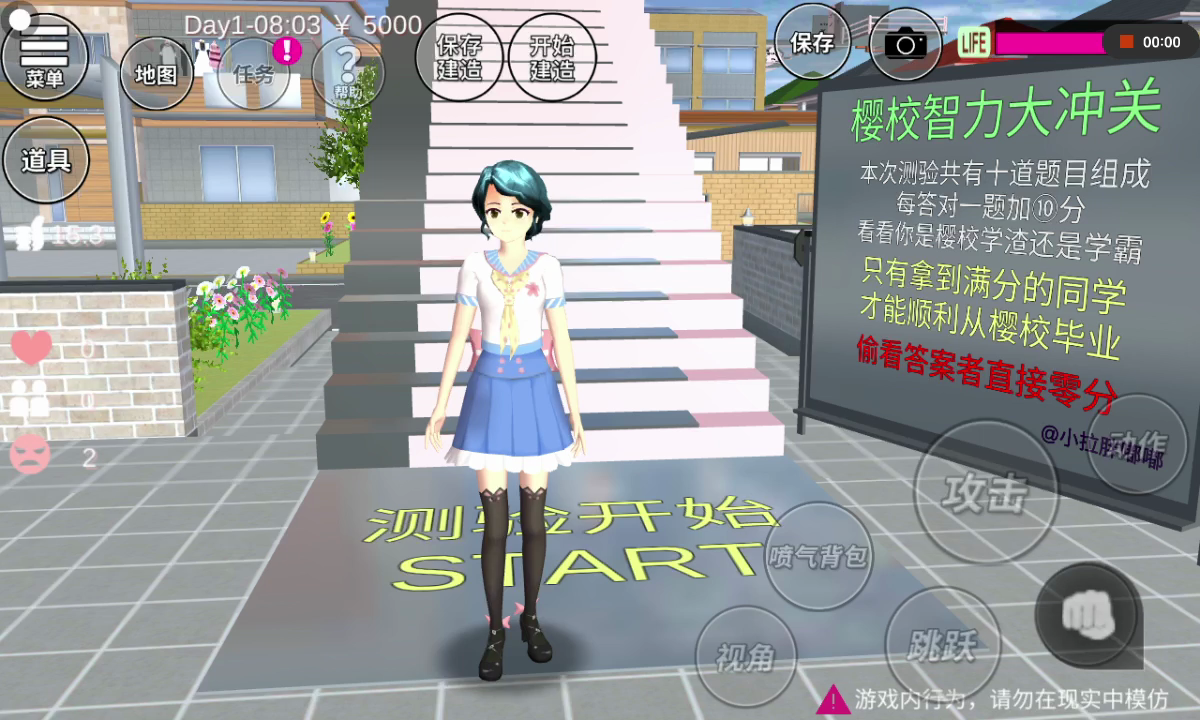This screenshot has width=1200, height=720.
Task: Toggle the 喷气背包 jetpack
Action: point(818,556)
